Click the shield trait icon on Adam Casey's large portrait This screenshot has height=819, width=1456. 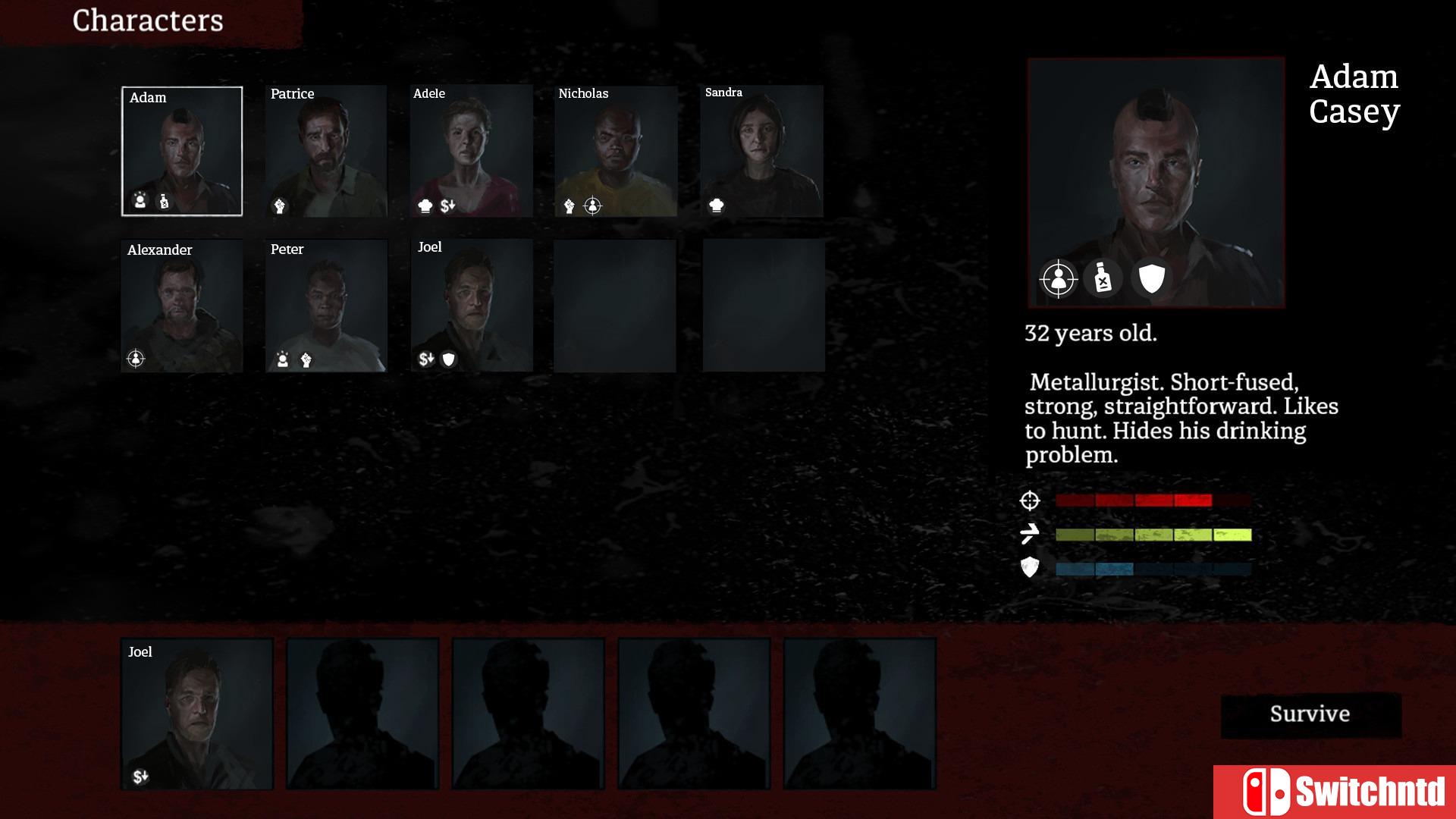(x=1151, y=279)
